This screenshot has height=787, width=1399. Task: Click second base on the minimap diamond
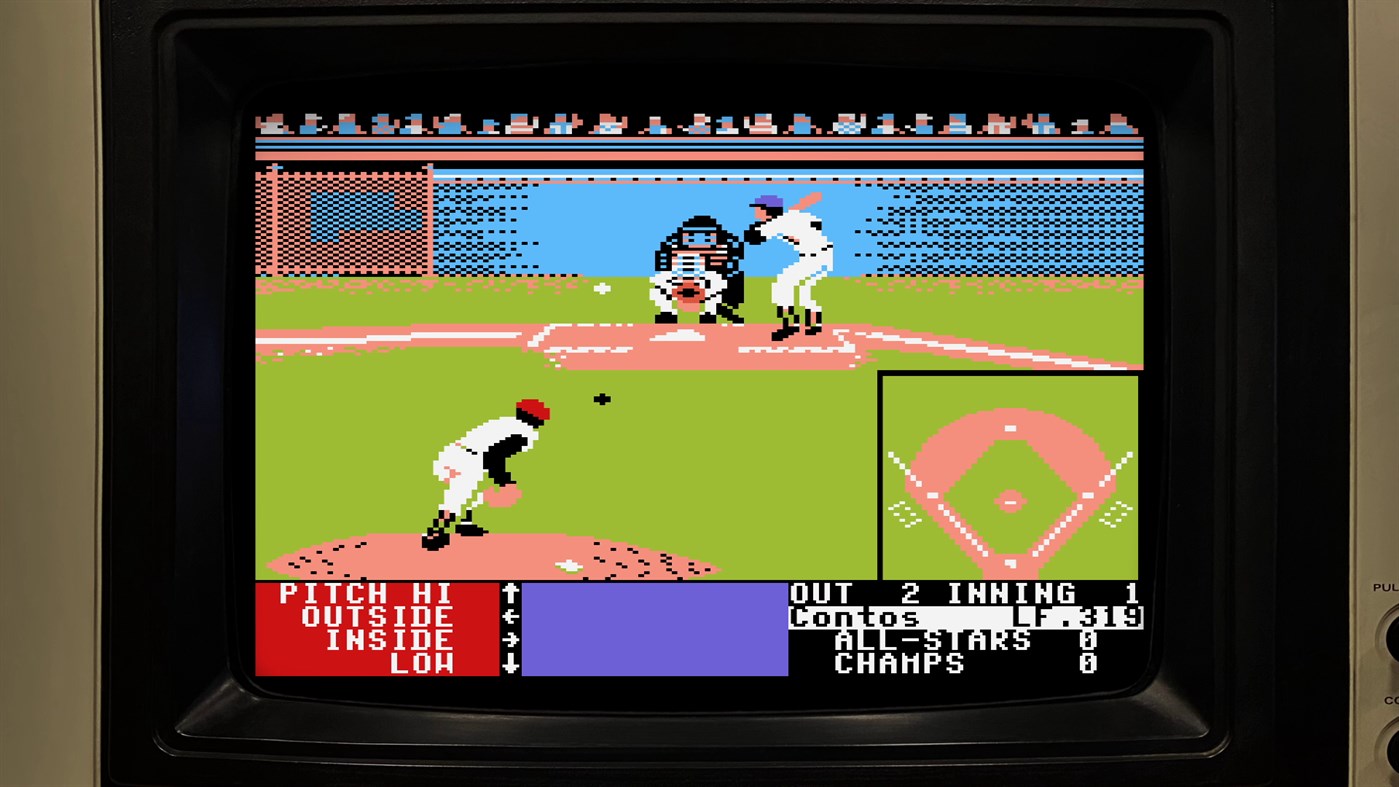point(1008,428)
